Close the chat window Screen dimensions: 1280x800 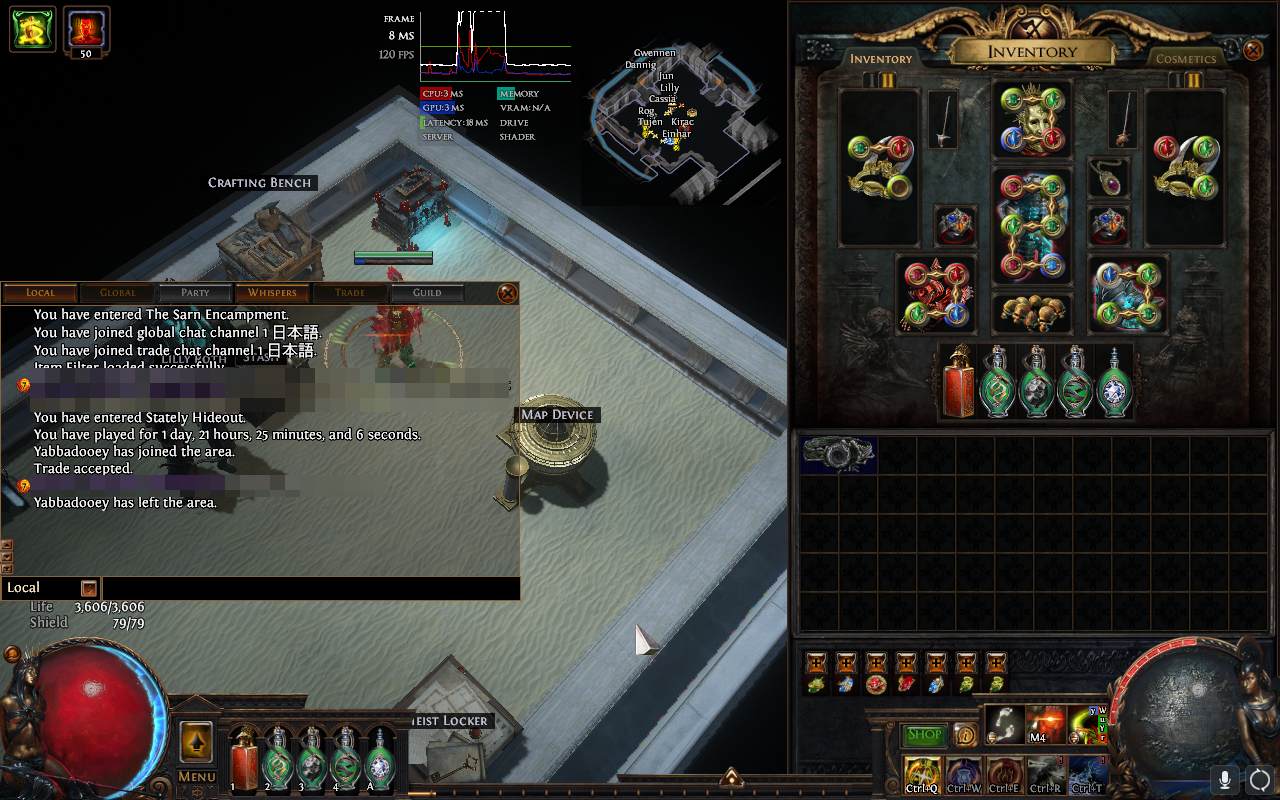click(x=508, y=293)
